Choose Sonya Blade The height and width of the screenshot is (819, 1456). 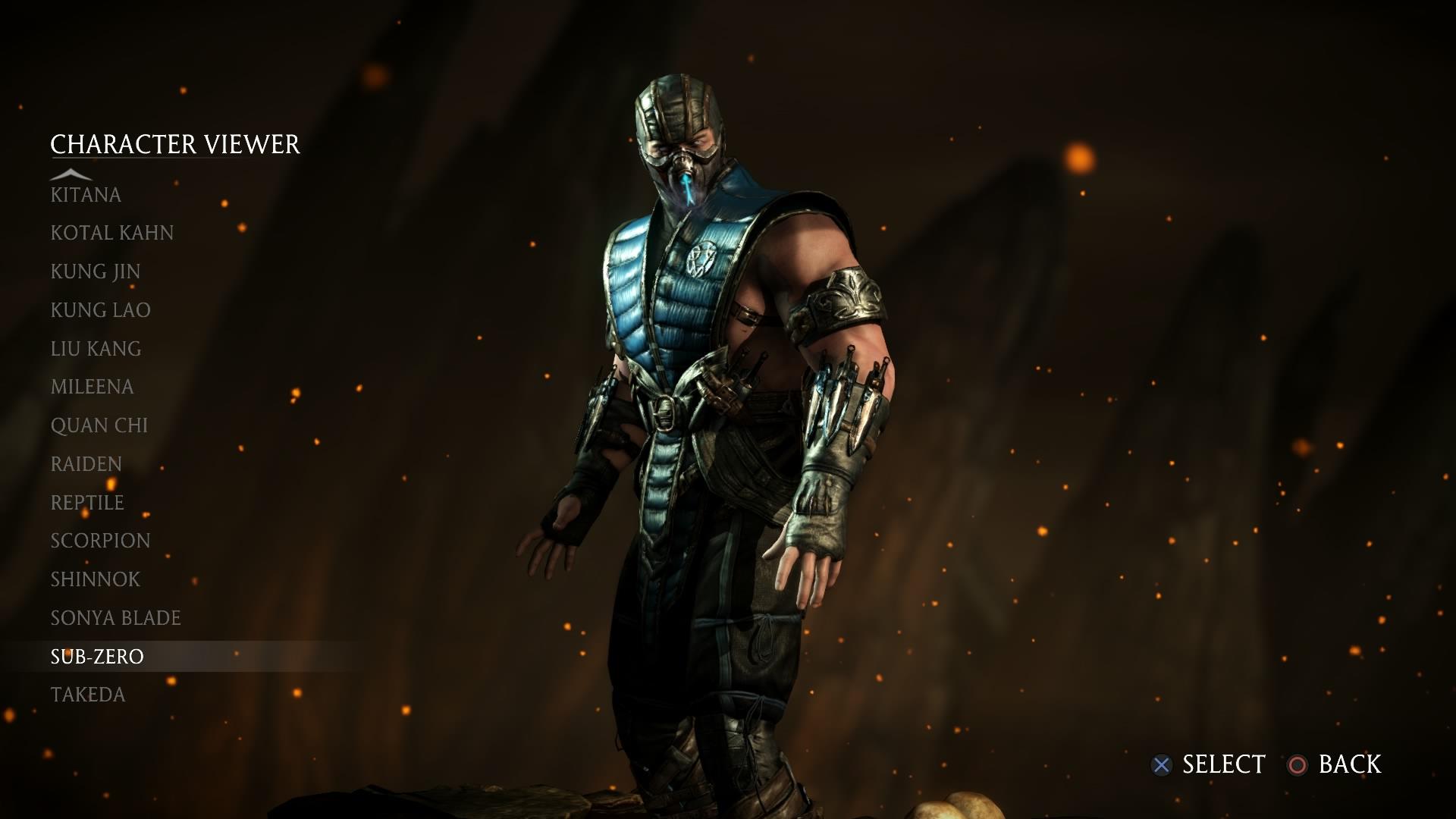[x=115, y=618]
